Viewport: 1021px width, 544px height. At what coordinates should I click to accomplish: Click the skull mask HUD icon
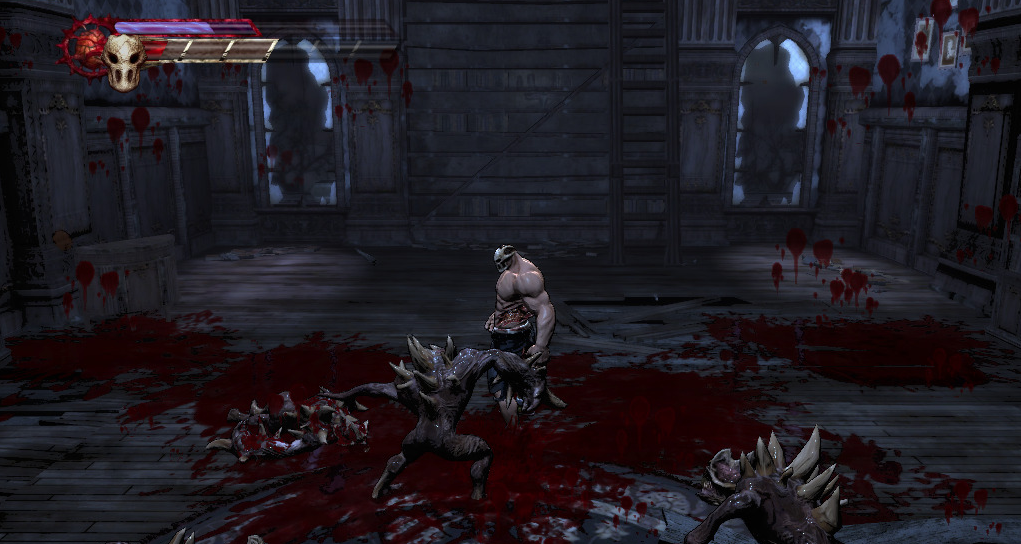coord(124,62)
